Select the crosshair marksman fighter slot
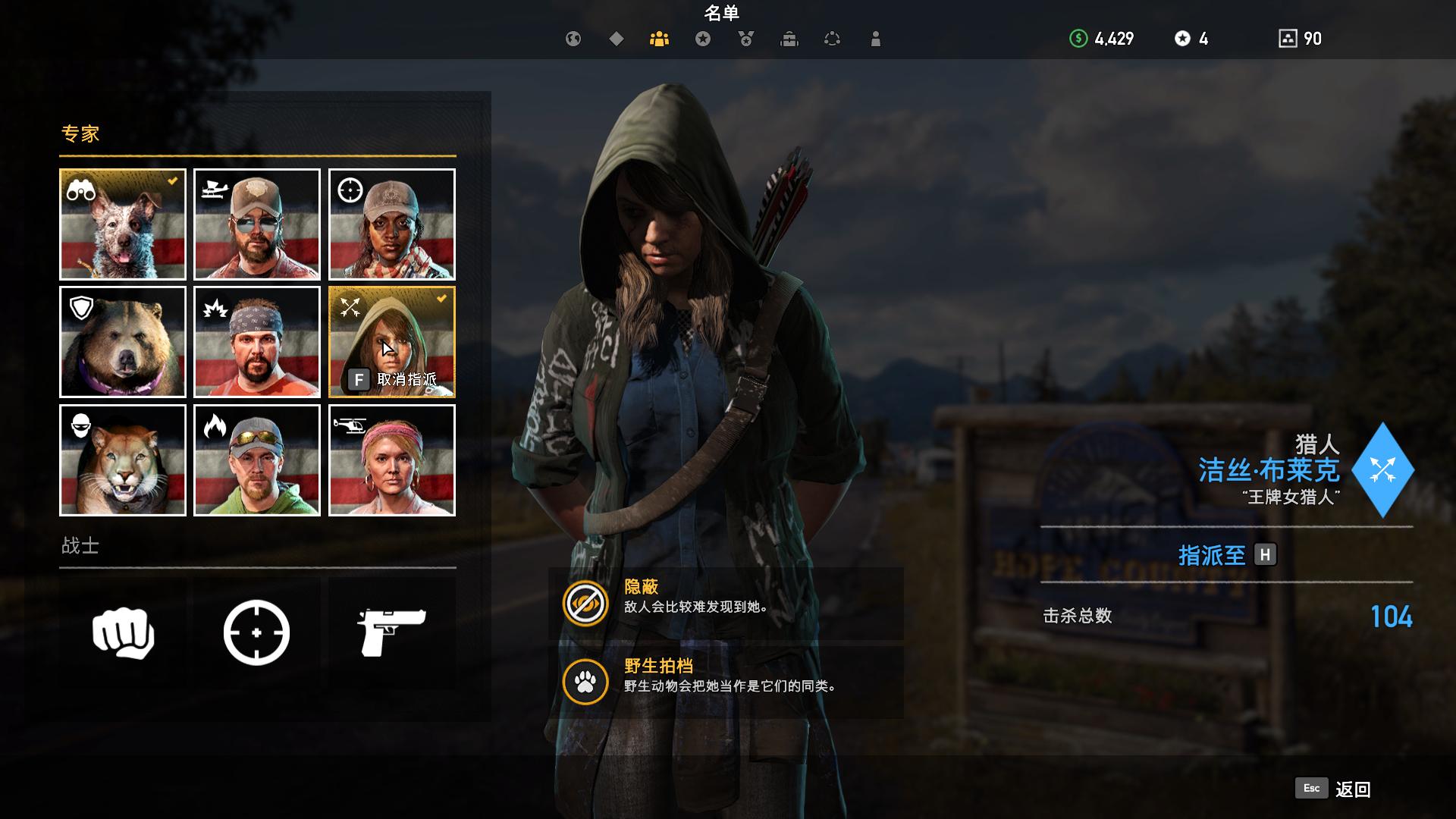The width and height of the screenshot is (1456, 819). (x=257, y=632)
